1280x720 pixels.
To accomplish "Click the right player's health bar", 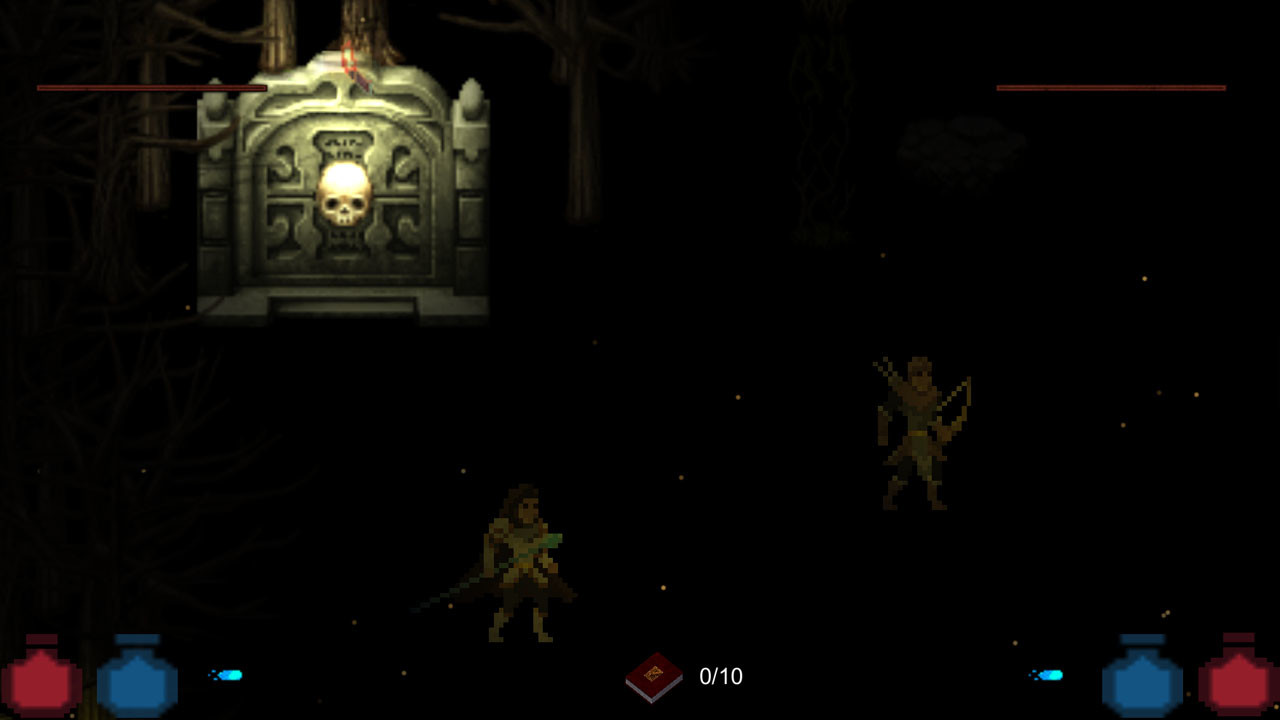I will [1110, 88].
